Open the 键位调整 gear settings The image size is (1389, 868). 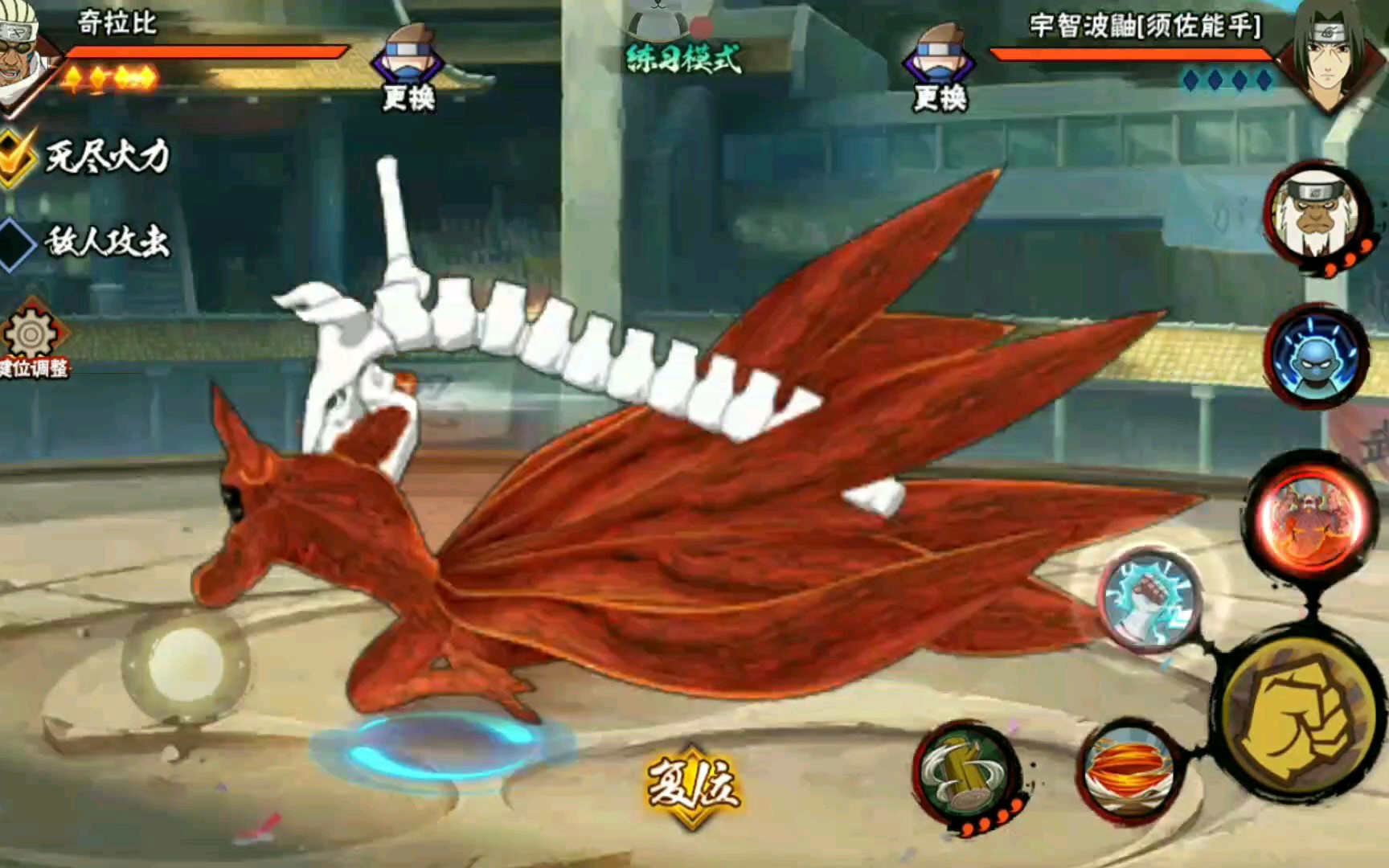32,338
